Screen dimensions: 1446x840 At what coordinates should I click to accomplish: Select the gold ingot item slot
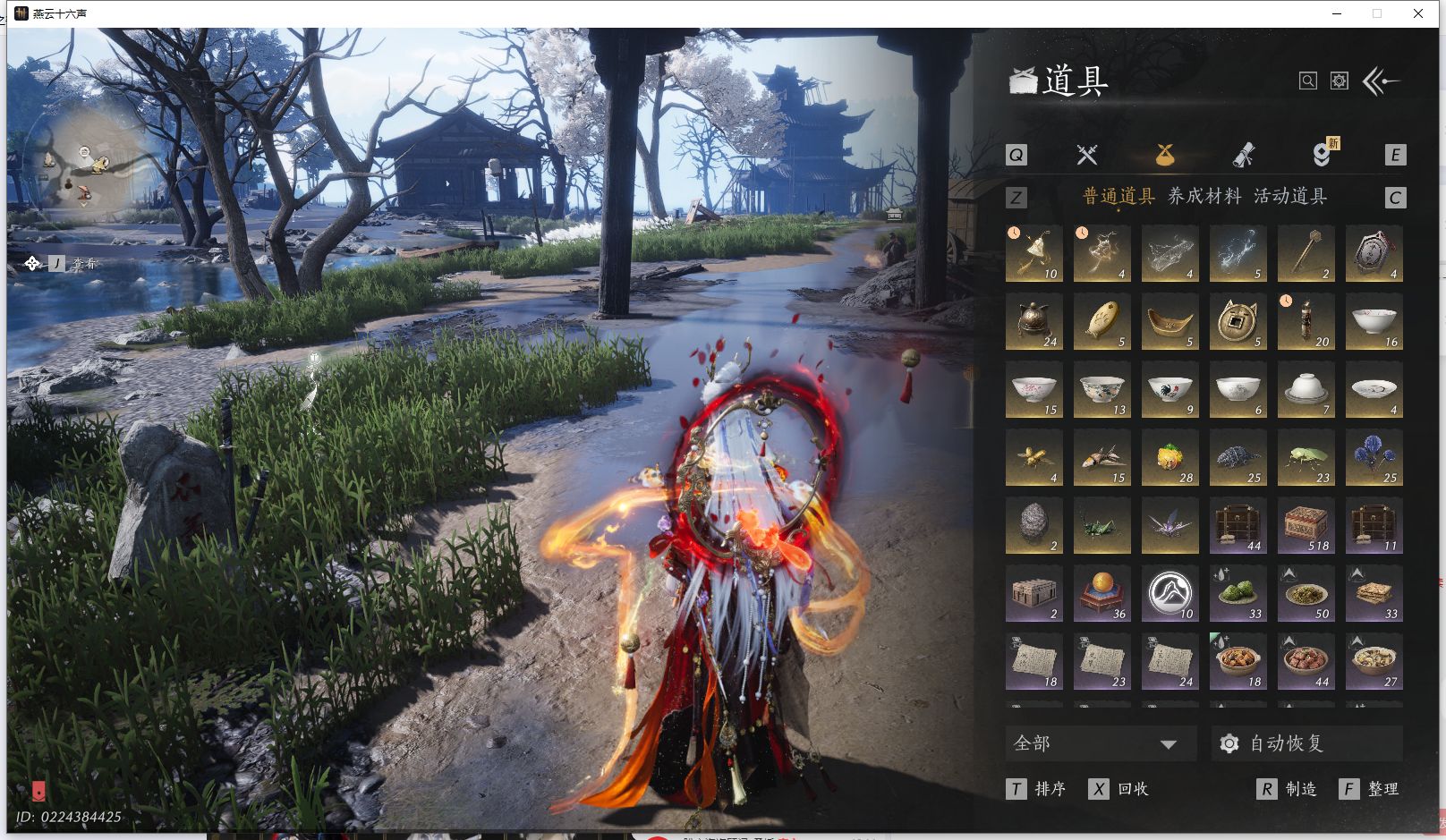(1170, 322)
